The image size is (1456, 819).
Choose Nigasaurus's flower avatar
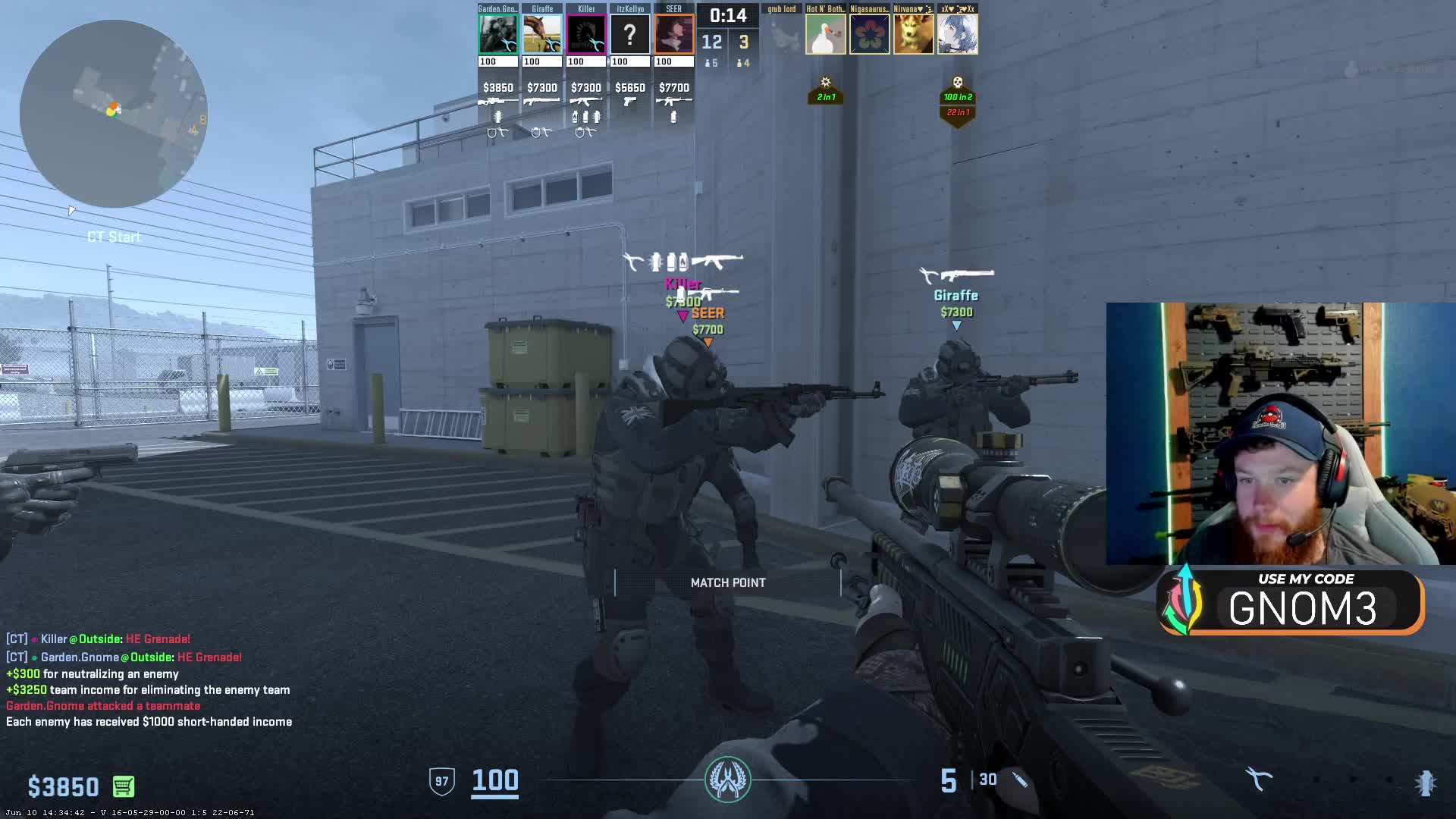point(869,35)
